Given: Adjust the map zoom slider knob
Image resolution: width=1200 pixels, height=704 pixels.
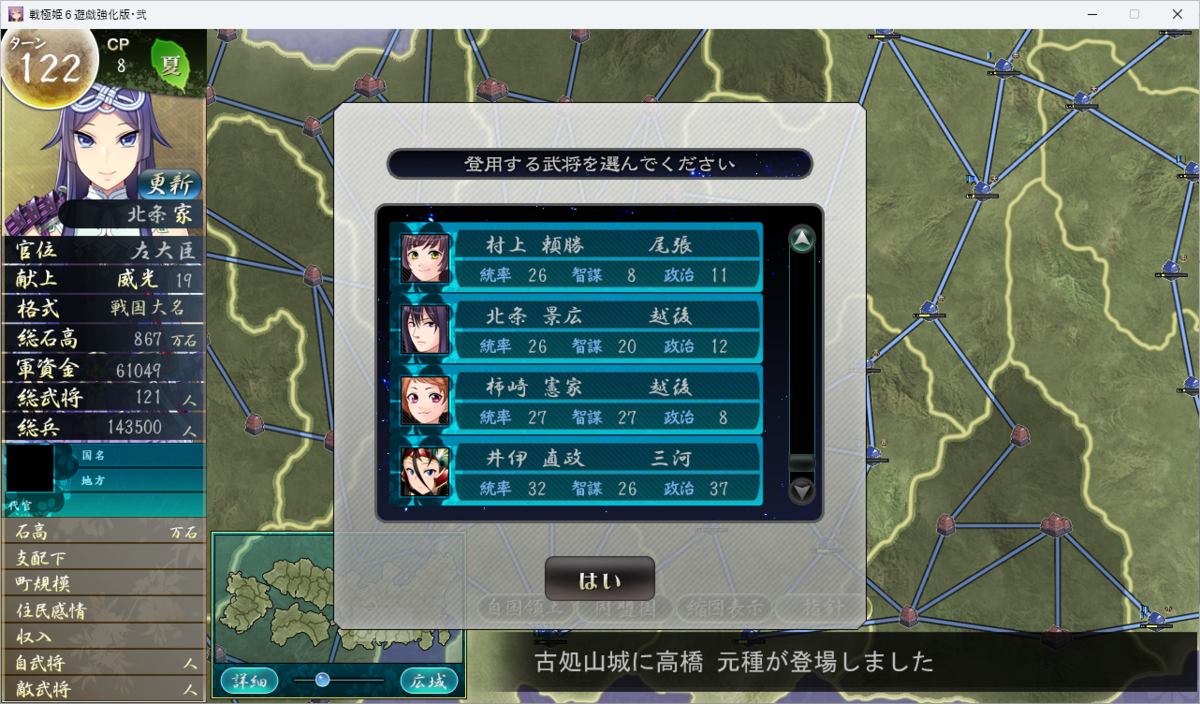Looking at the screenshot, I should pyautogui.click(x=322, y=680).
